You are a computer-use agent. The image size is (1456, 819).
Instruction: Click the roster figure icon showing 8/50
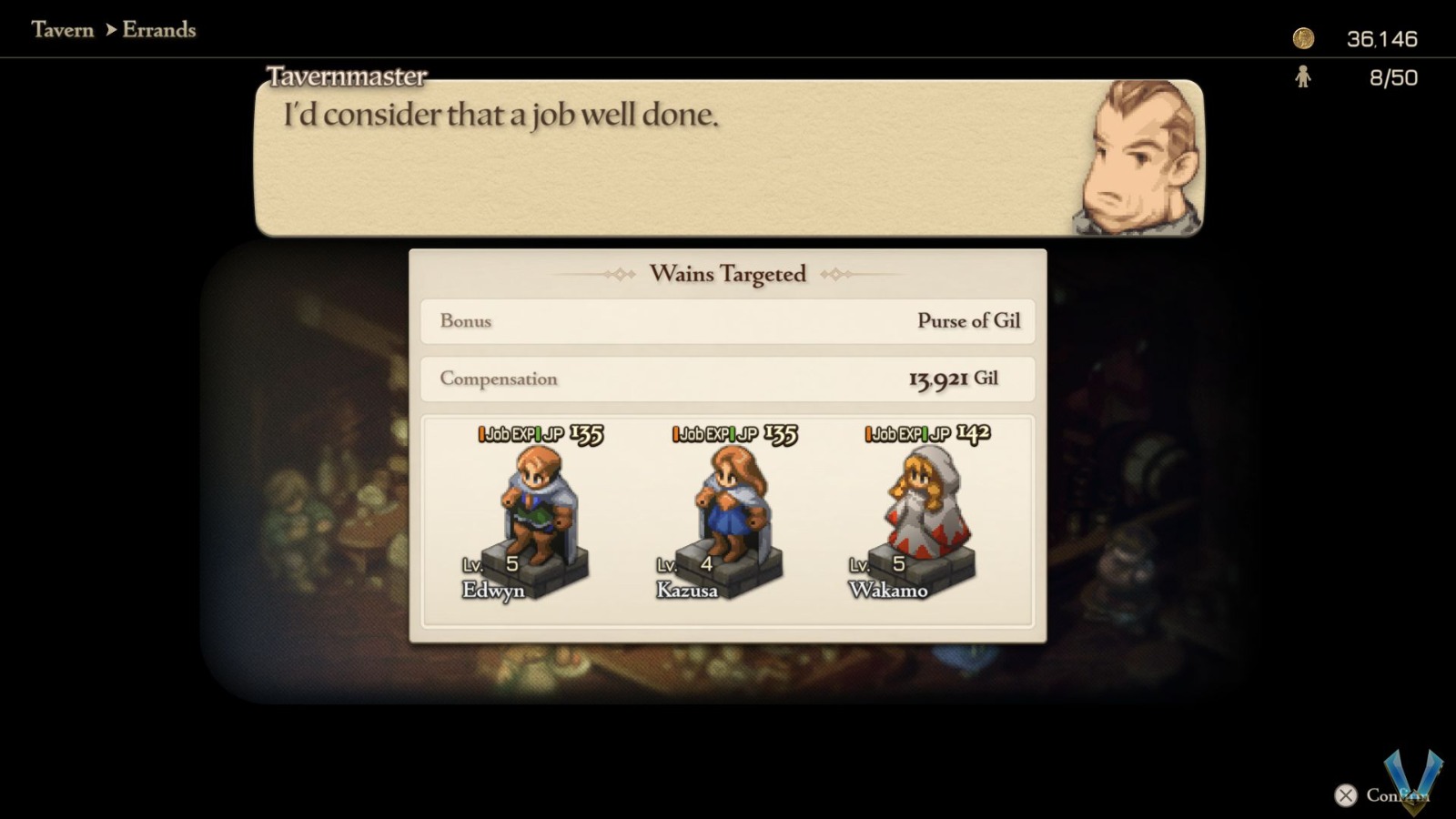[x=1304, y=77]
